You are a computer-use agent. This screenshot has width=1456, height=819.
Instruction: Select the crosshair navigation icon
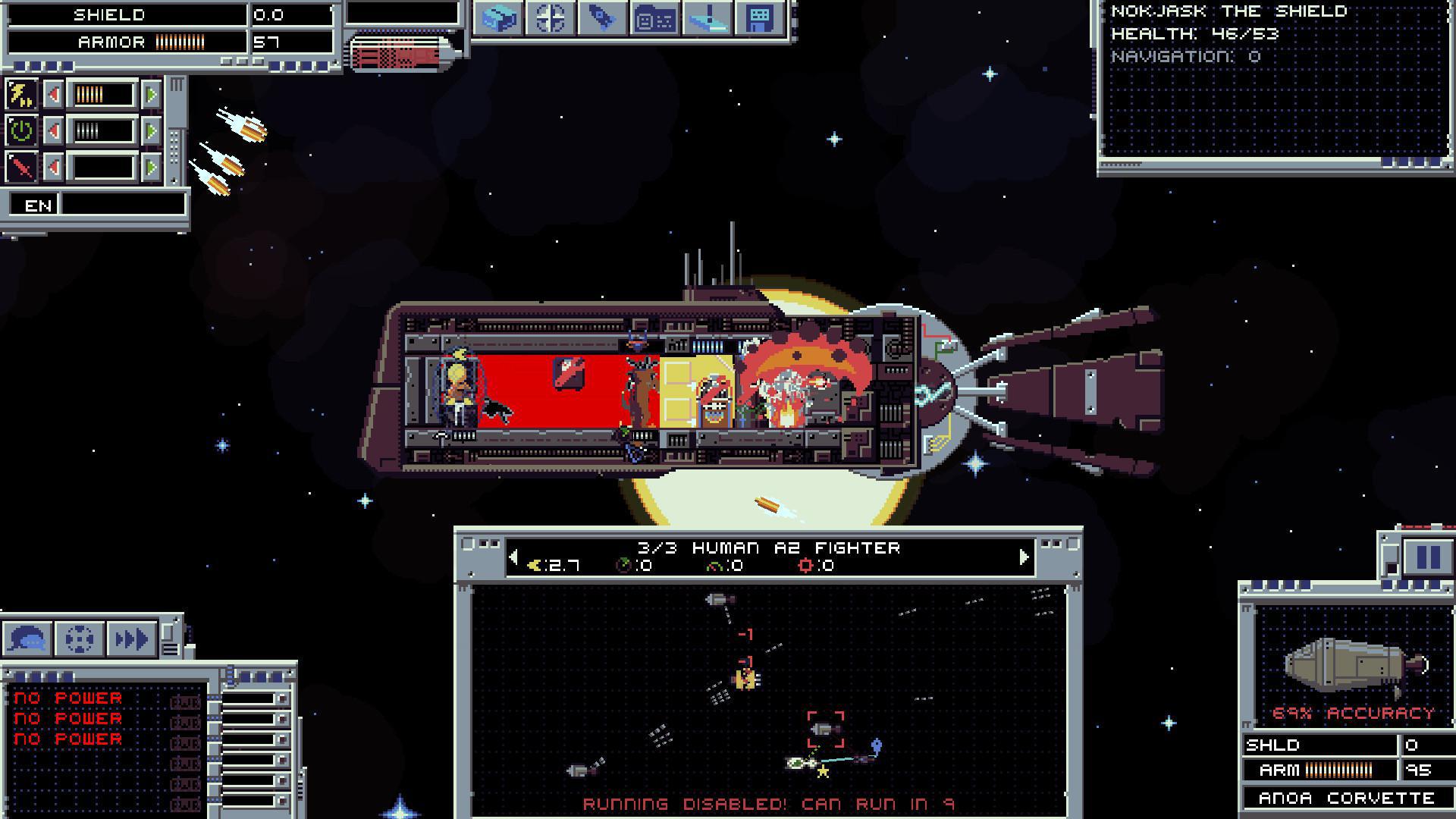pos(551,20)
